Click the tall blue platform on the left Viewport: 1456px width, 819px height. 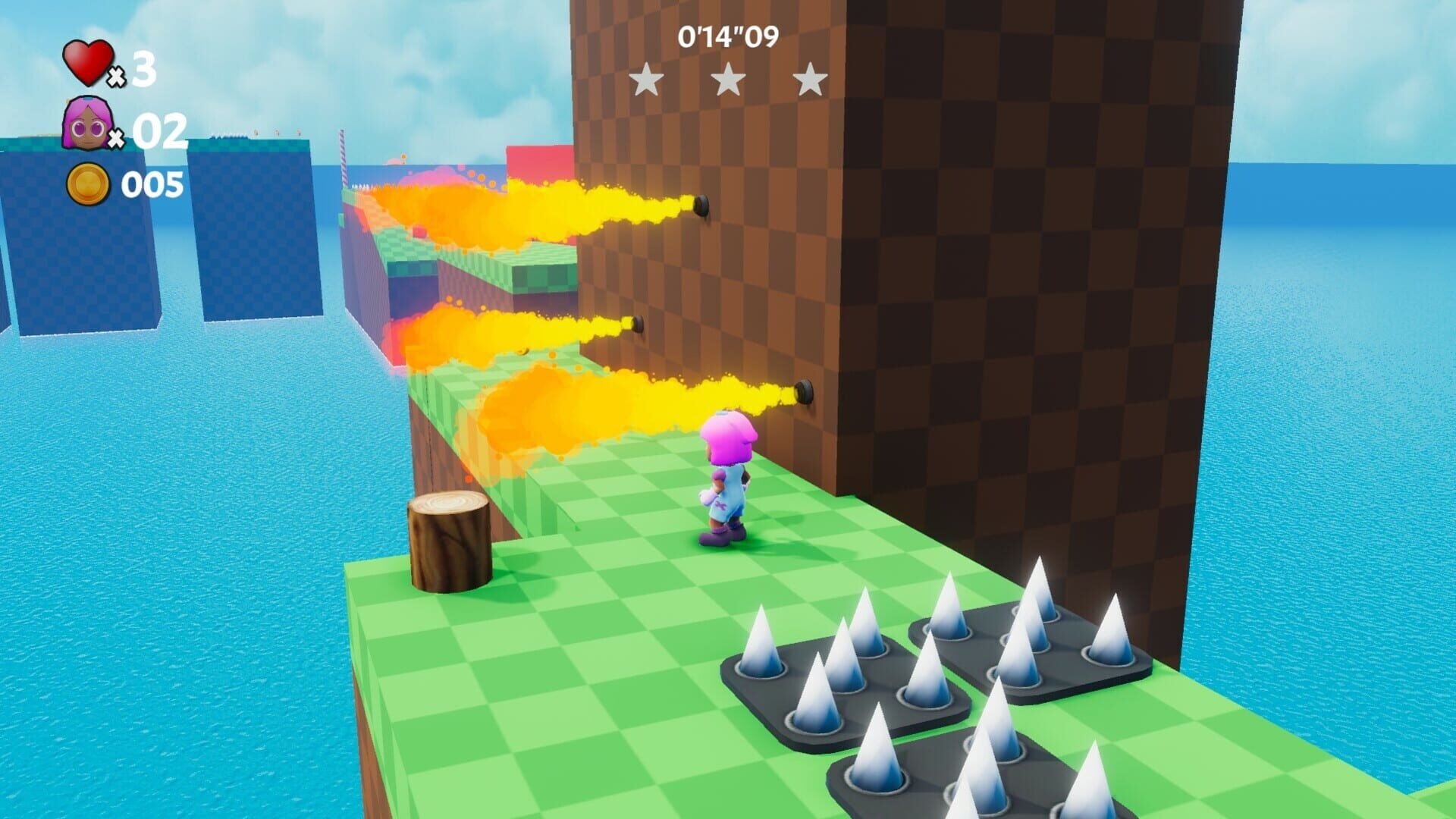click(76, 265)
